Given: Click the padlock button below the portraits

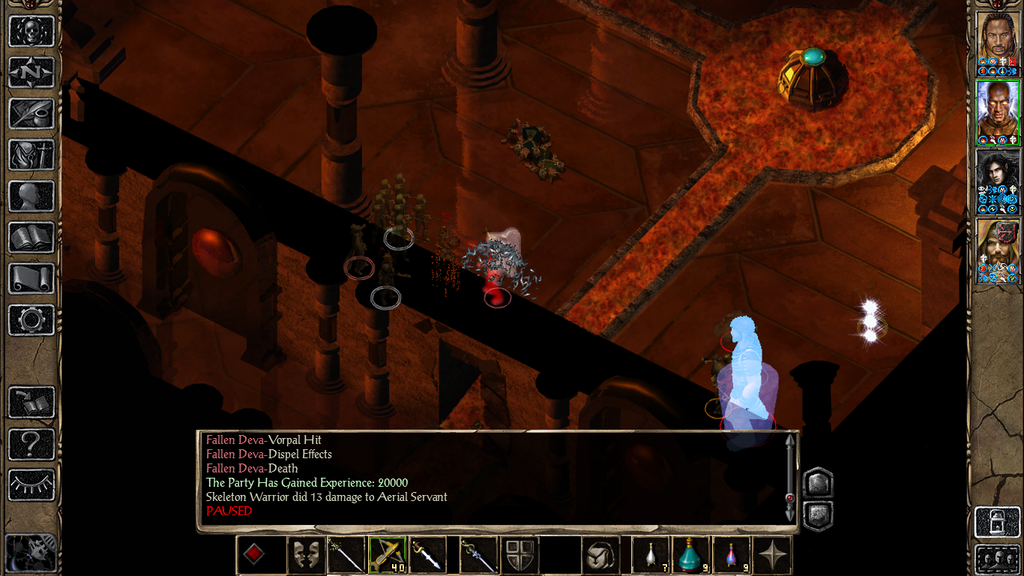Looking at the screenshot, I should 997,522.
